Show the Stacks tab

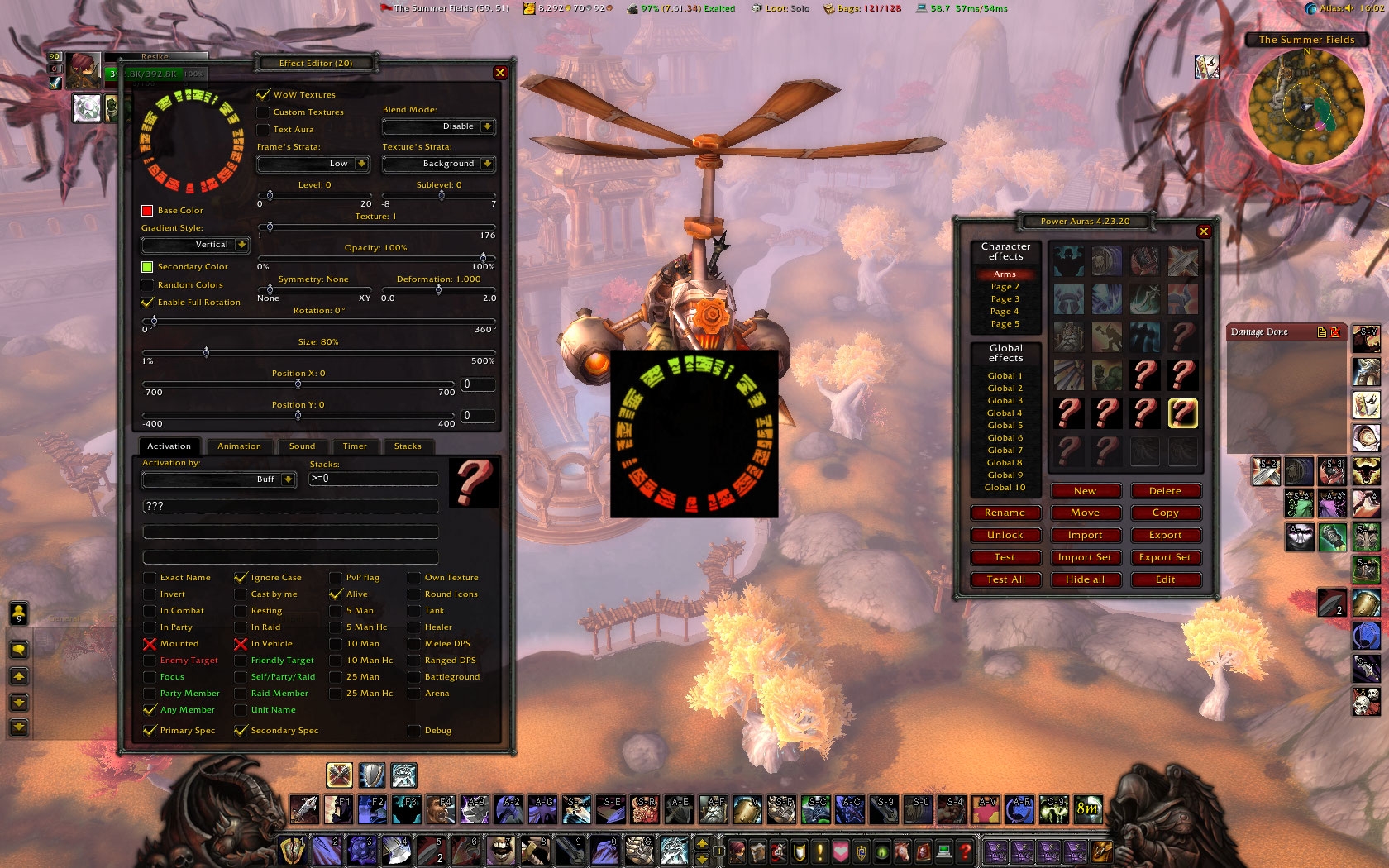(408, 446)
